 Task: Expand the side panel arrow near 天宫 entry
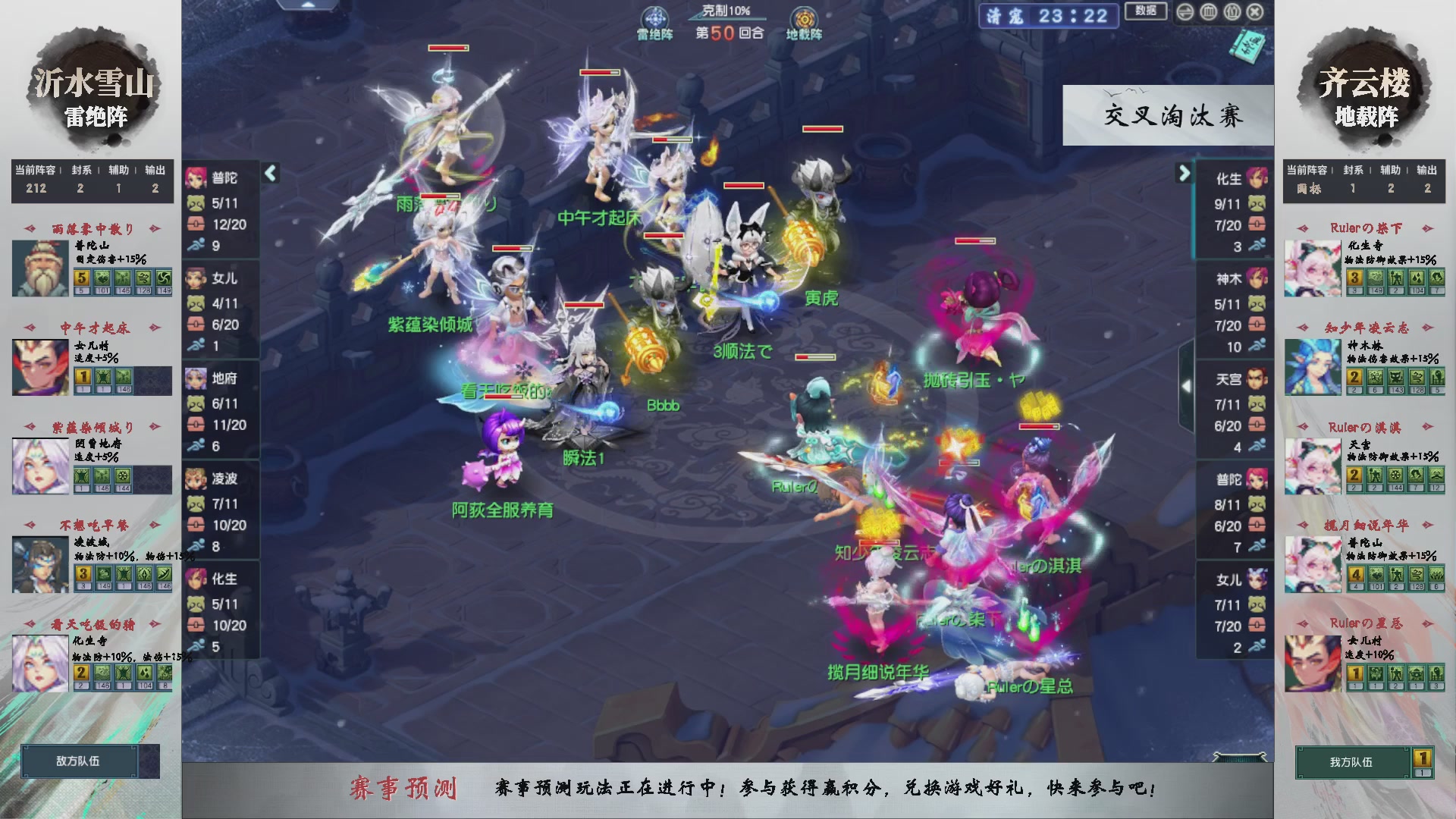[1187, 385]
